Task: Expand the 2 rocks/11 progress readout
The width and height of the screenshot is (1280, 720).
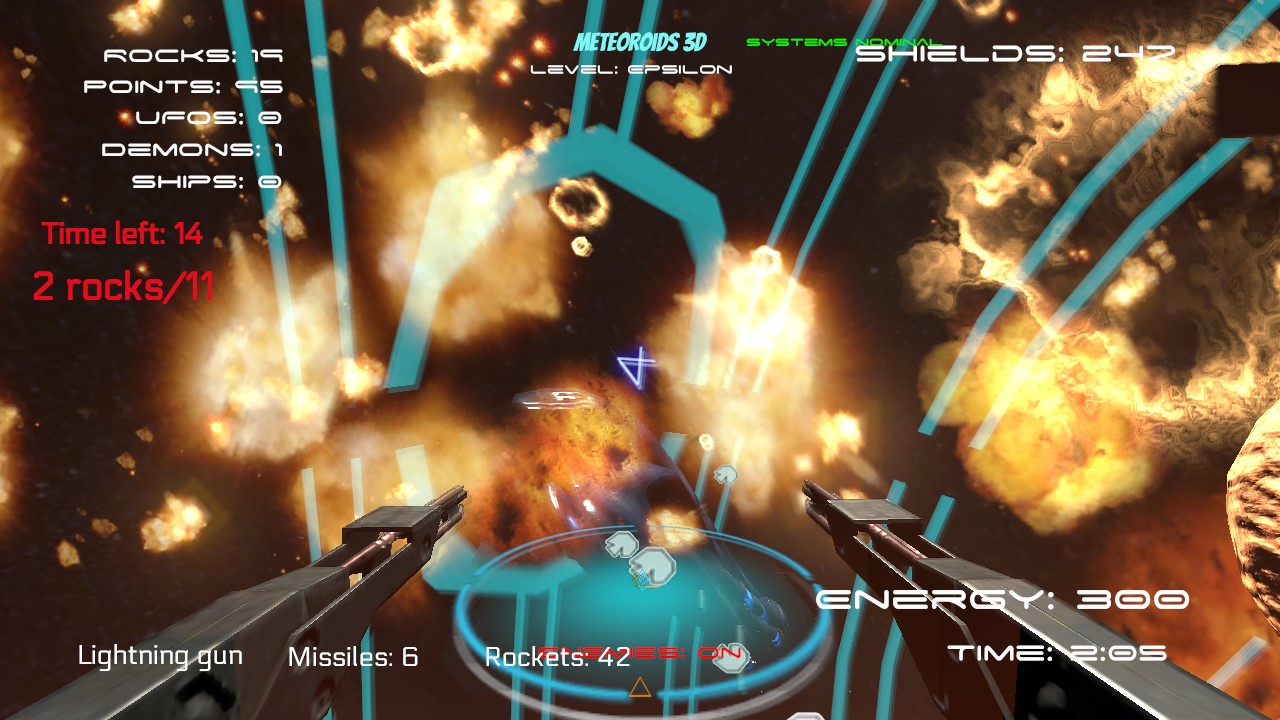Action: click(125, 285)
